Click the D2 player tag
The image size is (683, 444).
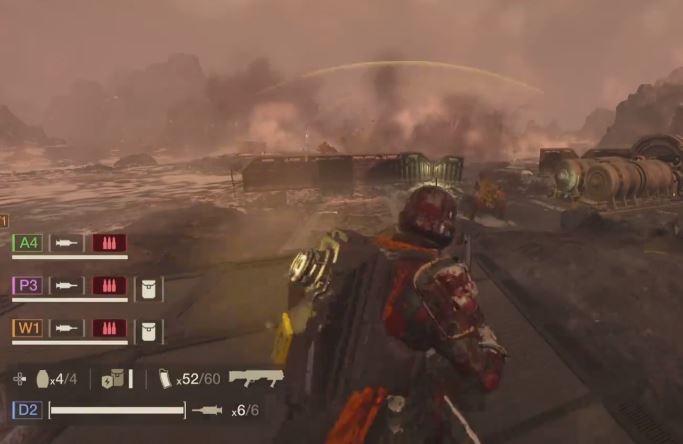(27, 410)
